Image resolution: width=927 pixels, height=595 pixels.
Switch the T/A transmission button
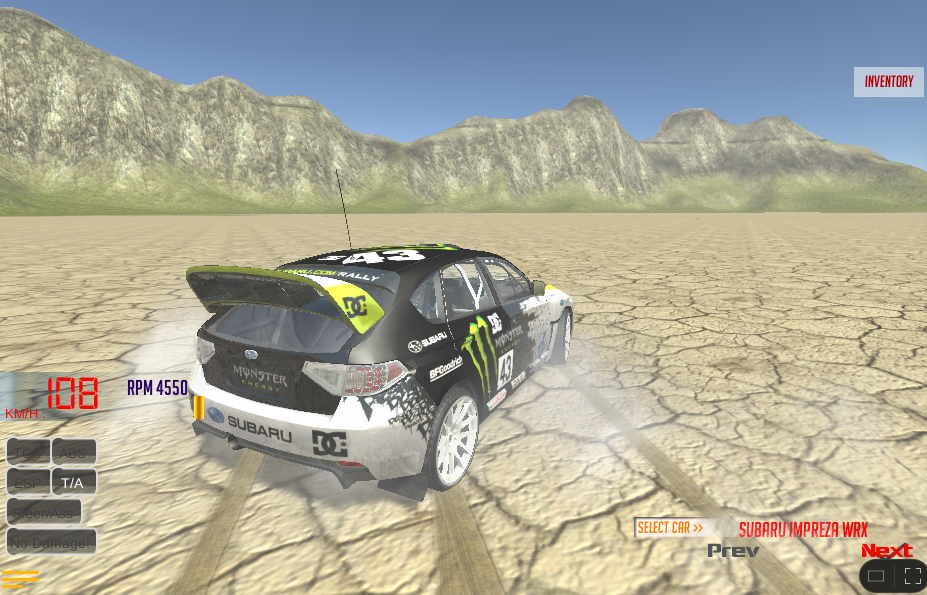click(74, 482)
